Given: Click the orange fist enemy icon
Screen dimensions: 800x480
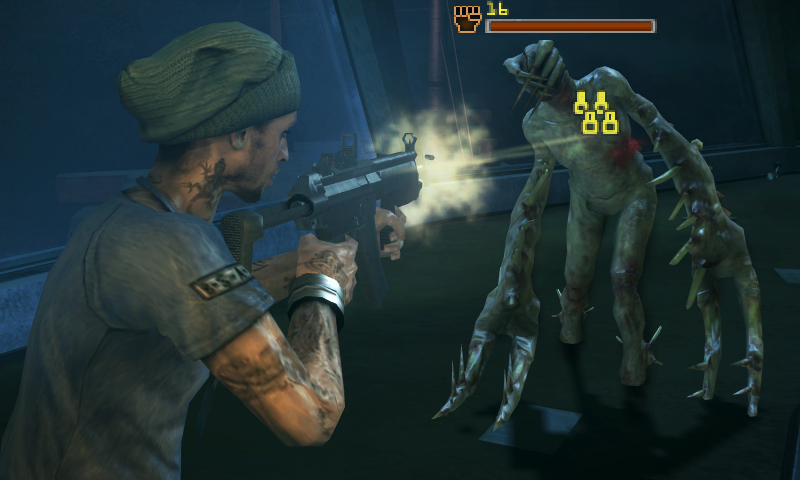Looking at the screenshot, I should click(467, 19).
